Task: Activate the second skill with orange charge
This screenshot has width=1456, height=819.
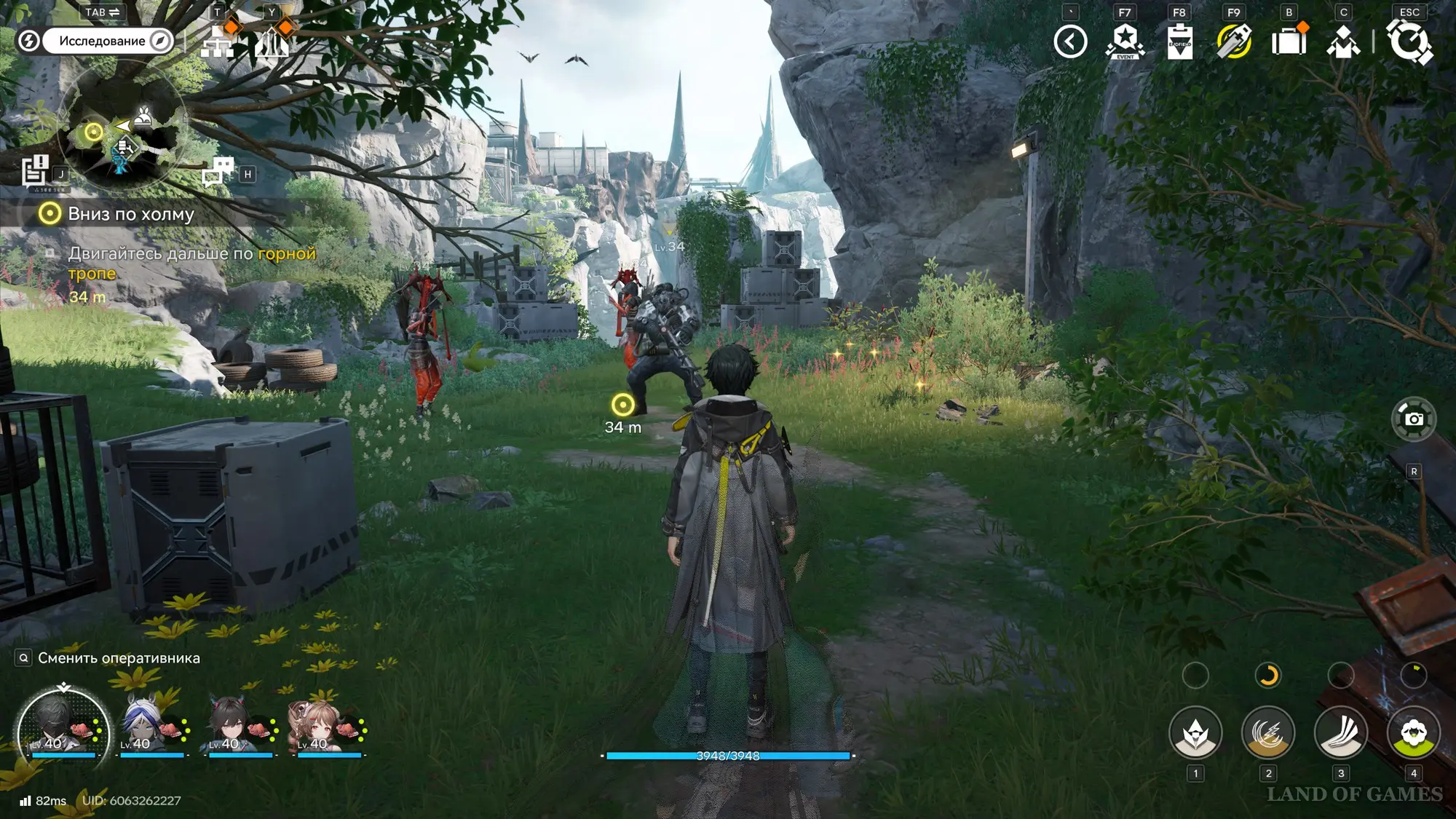Action: tap(1268, 733)
